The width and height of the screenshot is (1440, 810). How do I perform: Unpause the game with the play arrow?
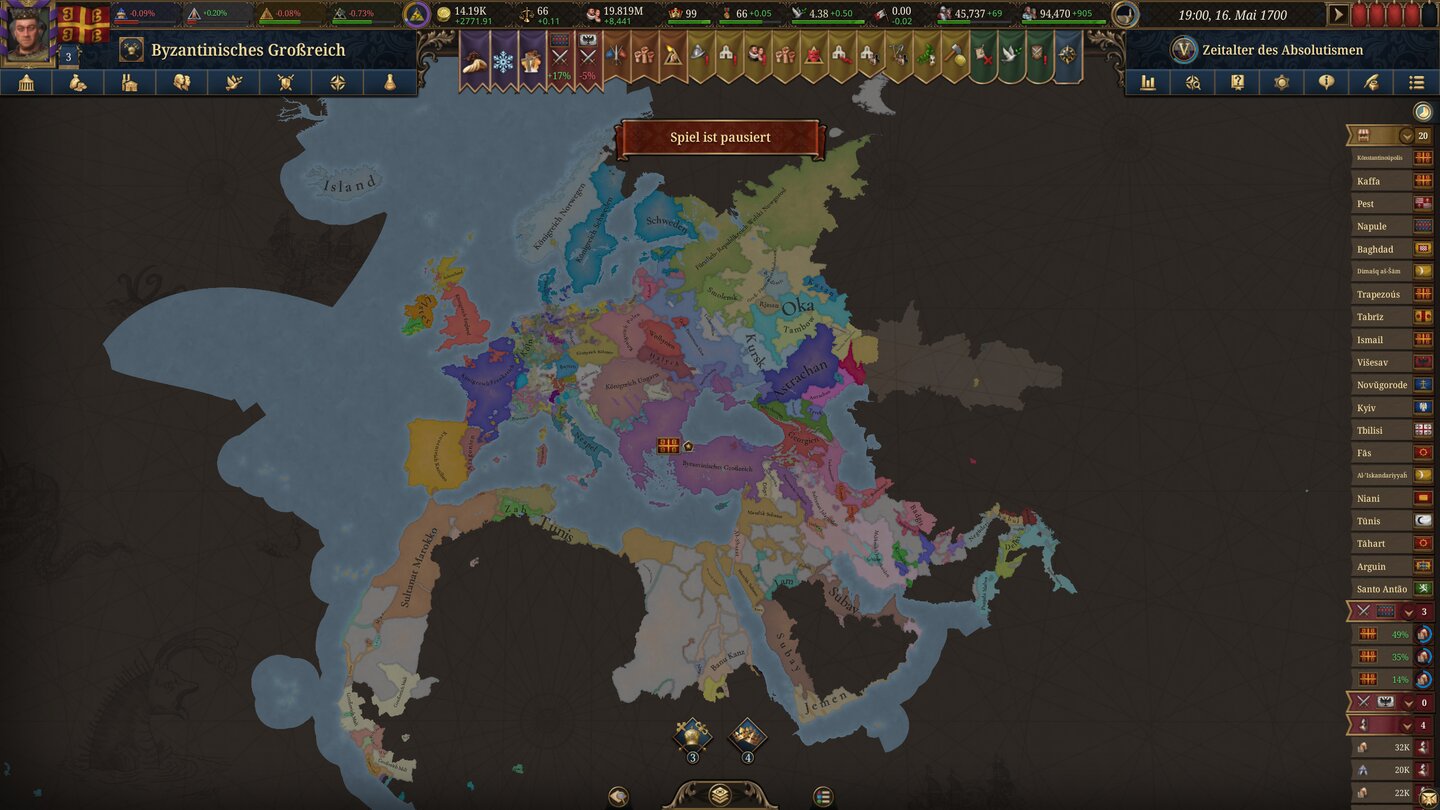(1340, 14)
